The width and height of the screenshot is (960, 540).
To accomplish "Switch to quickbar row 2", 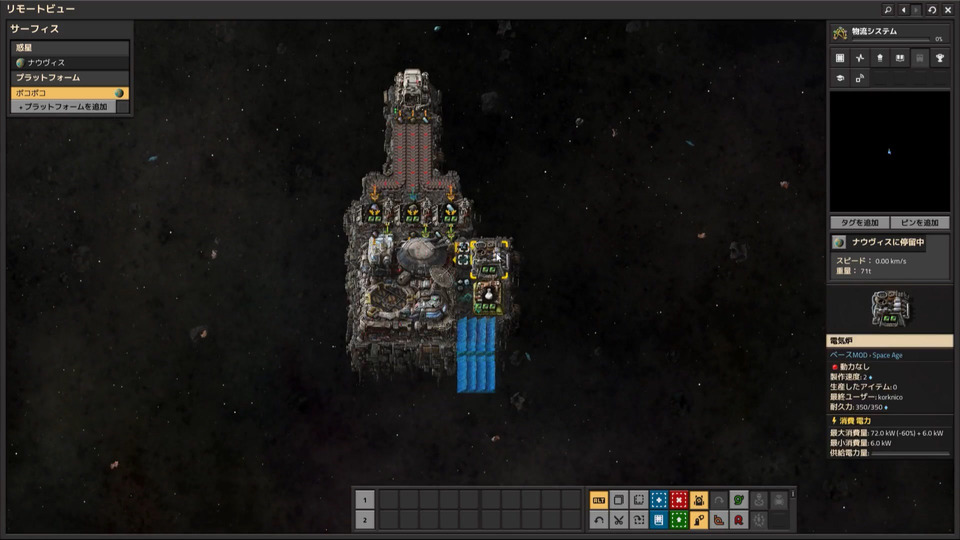I will click(366, 519).
